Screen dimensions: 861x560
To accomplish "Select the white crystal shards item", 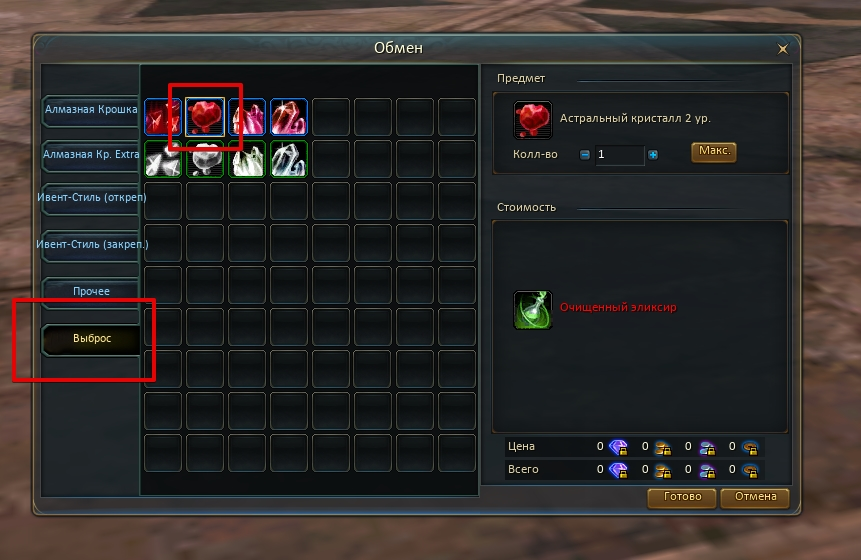I will pyautogui.click(x=163, y=159).
